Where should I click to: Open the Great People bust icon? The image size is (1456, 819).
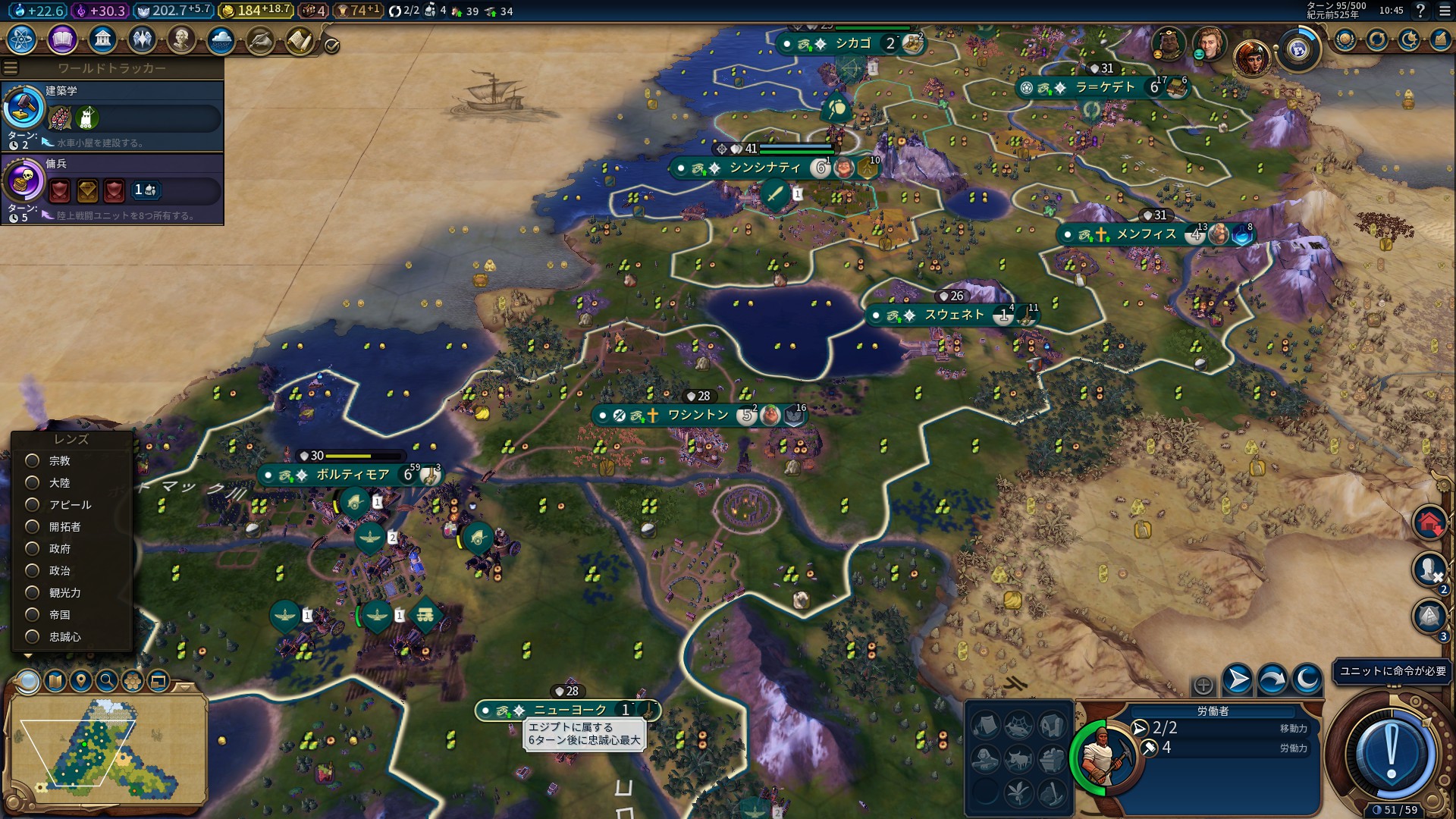[181, 39]
